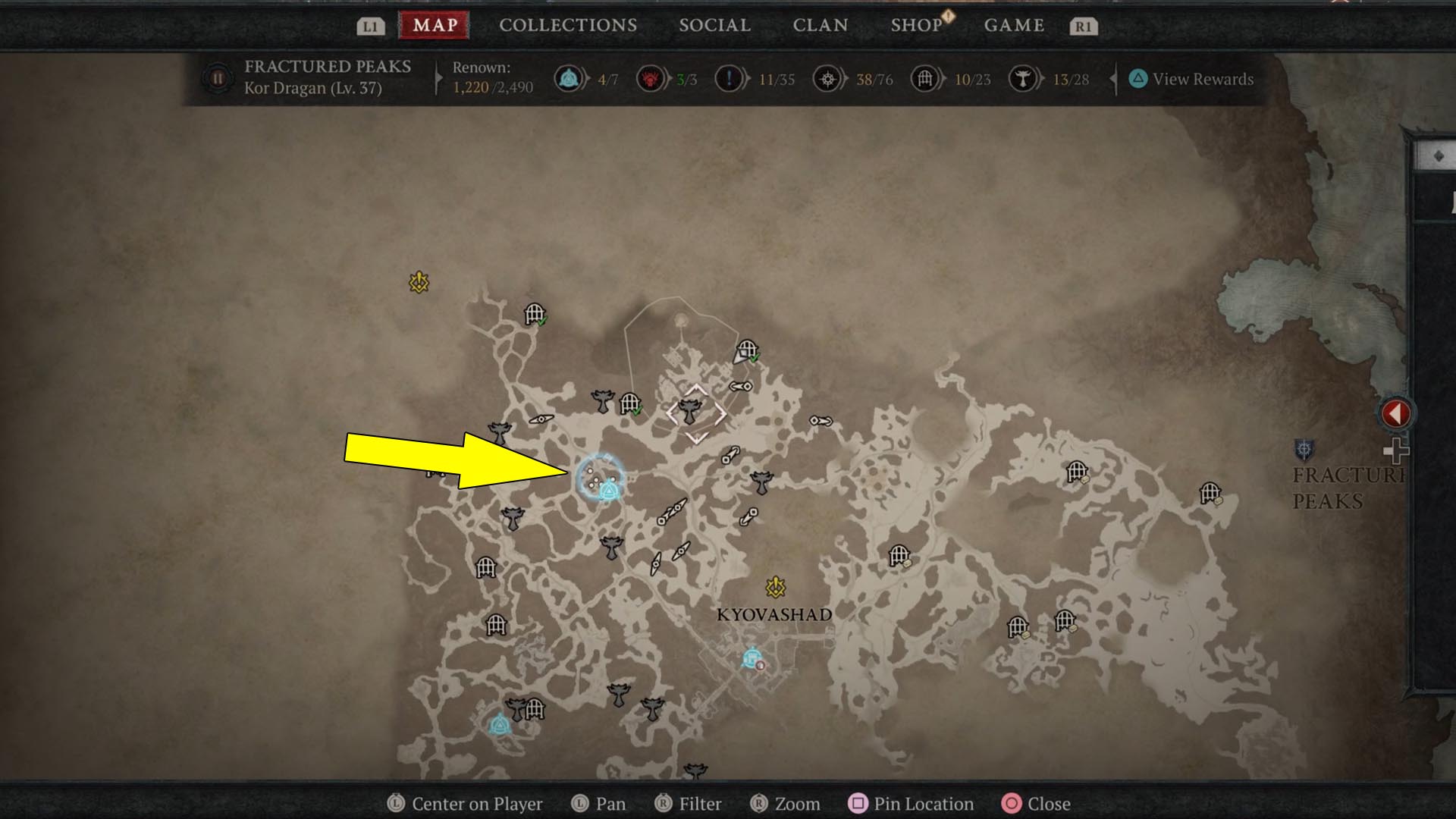The height and width of the screenshot is (819, 1456).
Task: Open the side quests renown counter icon
Action: [730, 78]
